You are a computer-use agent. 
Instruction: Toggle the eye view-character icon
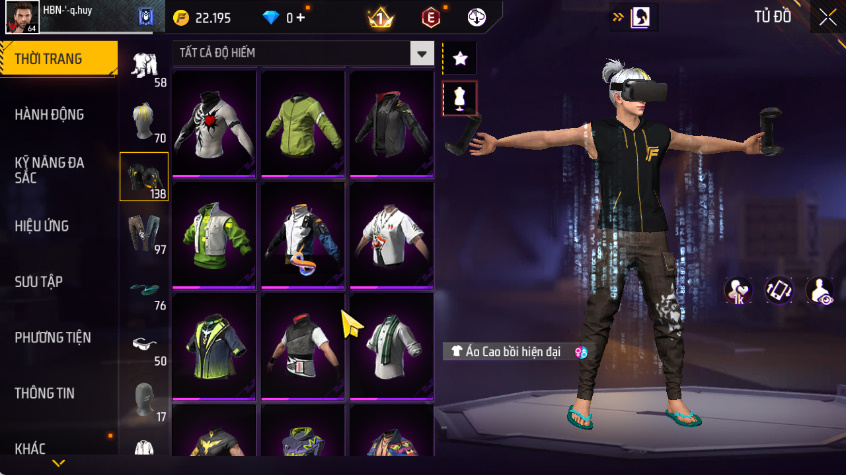tap(821, 291)
